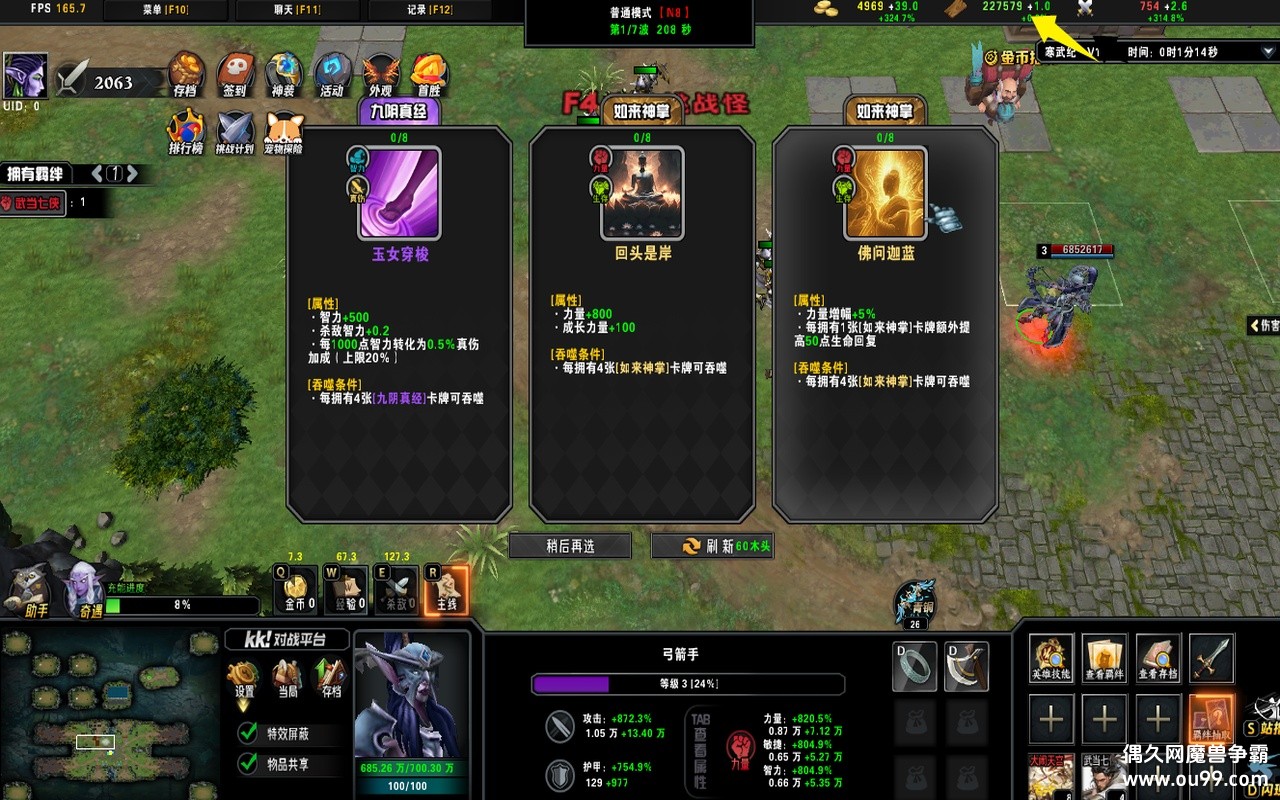The image size is (1280, 800).
Task: Click the glowing 羁绊抽取 card draw icon
Action: 1211,720
